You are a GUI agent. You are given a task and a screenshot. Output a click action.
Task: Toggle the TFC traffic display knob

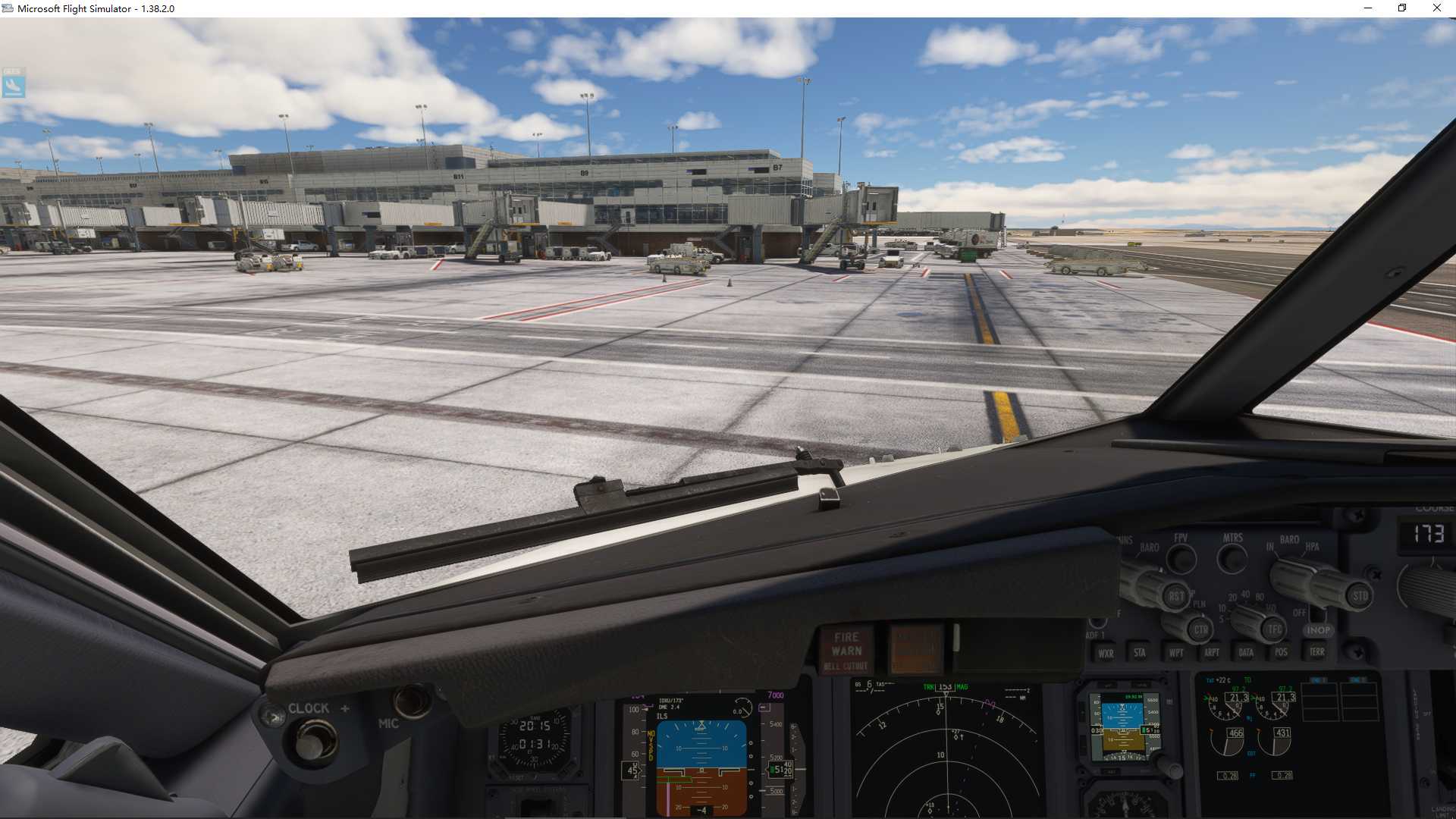[1274, 628]
